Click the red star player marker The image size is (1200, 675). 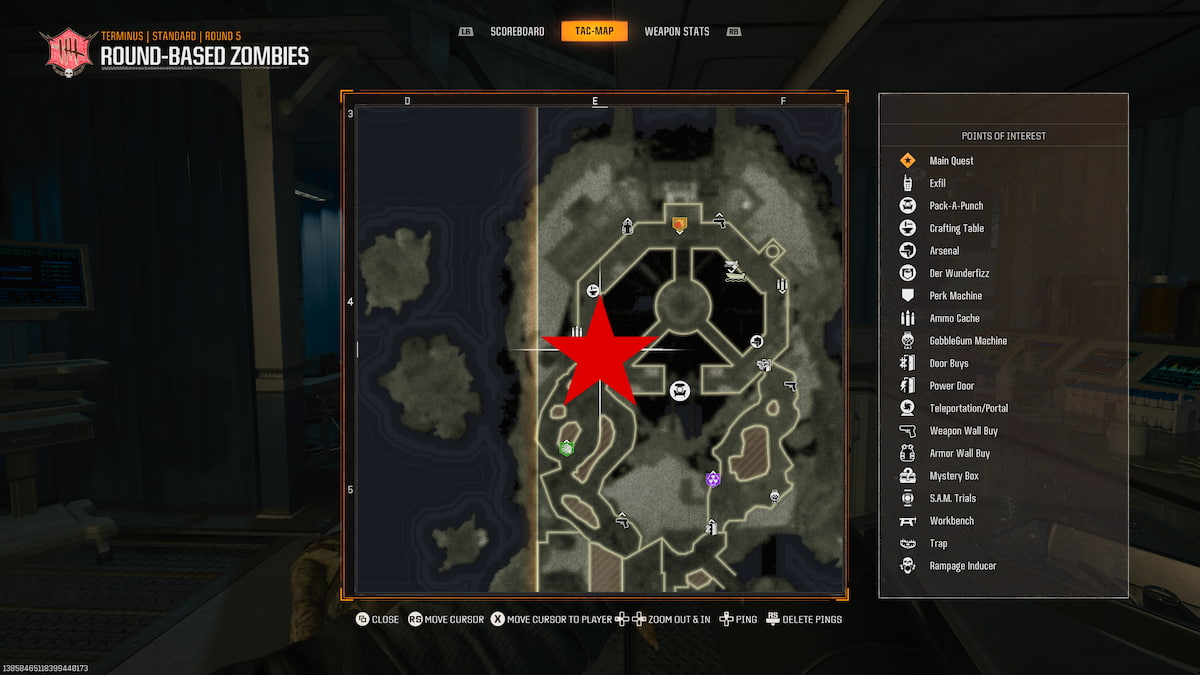(599, 353)
